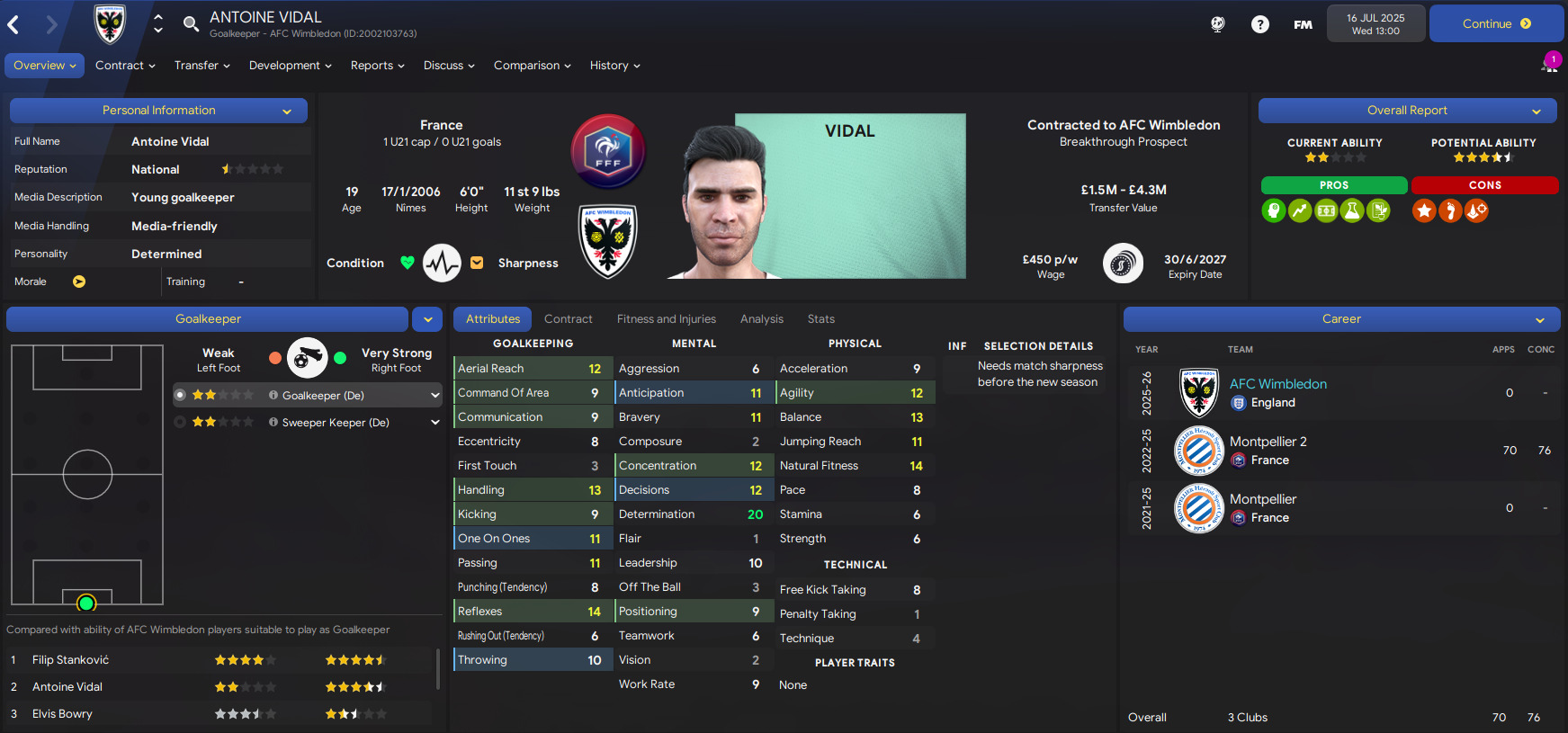This screenshot has height=733, width=1568.
Task: Open the search magnifier icon
Action: coord(191,23)
